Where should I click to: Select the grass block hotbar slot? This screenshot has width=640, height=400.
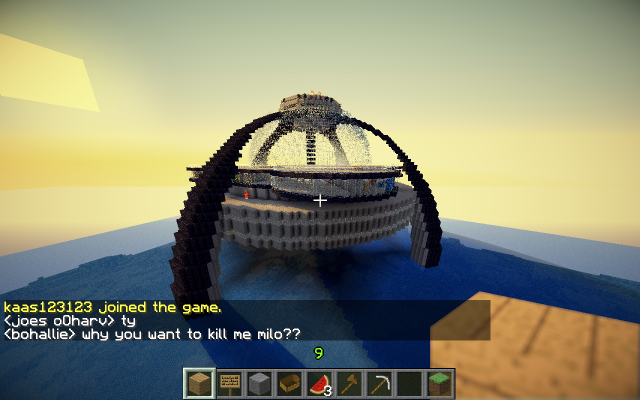[x=439, y=383]
